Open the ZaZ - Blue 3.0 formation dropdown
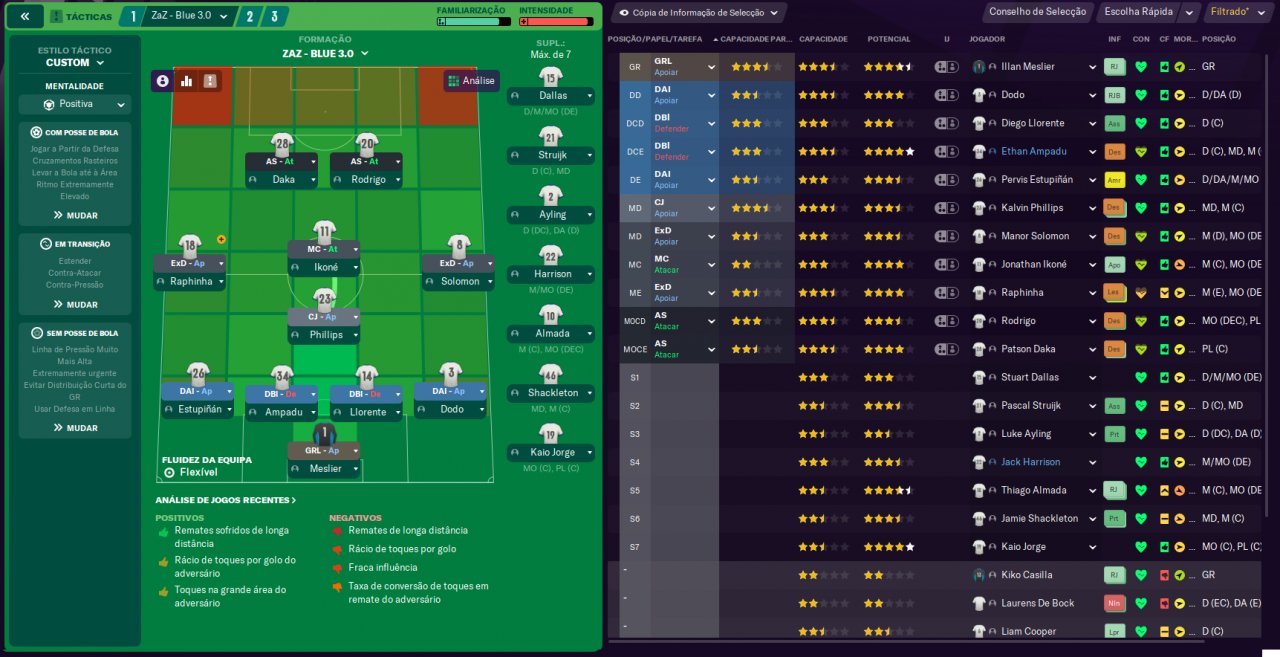This screenshot has width=1280, height=657. pyautogui.click(x=325, y=53)
